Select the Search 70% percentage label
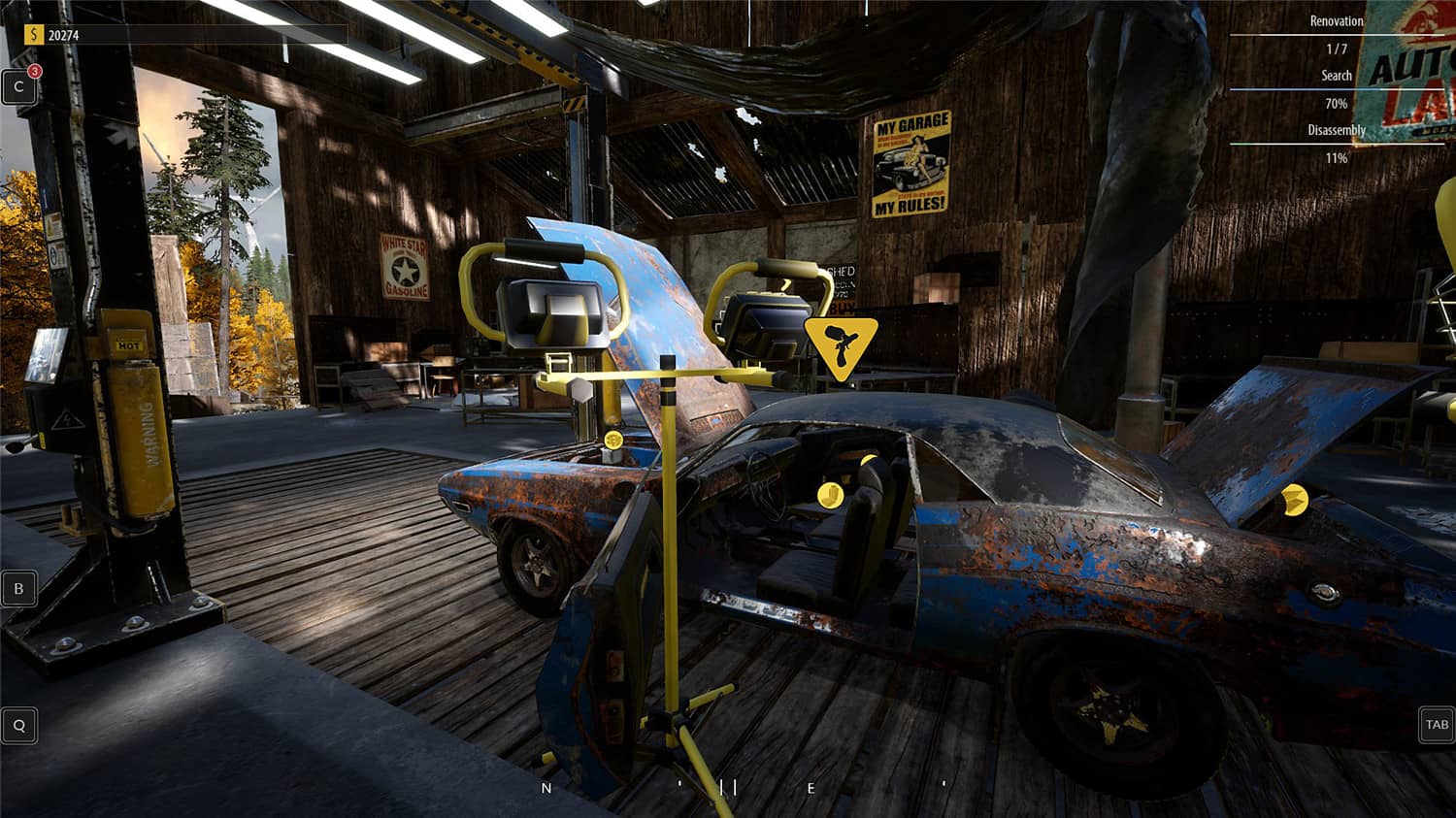This screenshot has height=818, width=1456. 1337,102
